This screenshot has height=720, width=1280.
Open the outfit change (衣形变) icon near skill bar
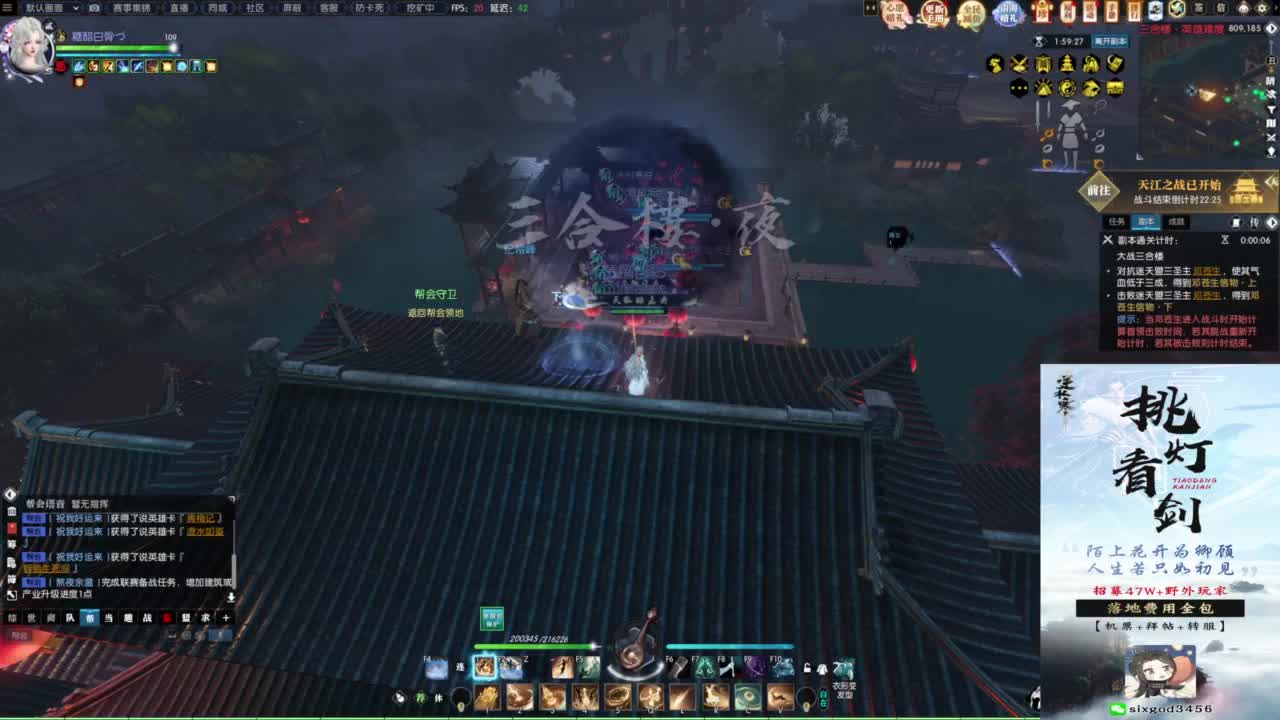point(844,668)
